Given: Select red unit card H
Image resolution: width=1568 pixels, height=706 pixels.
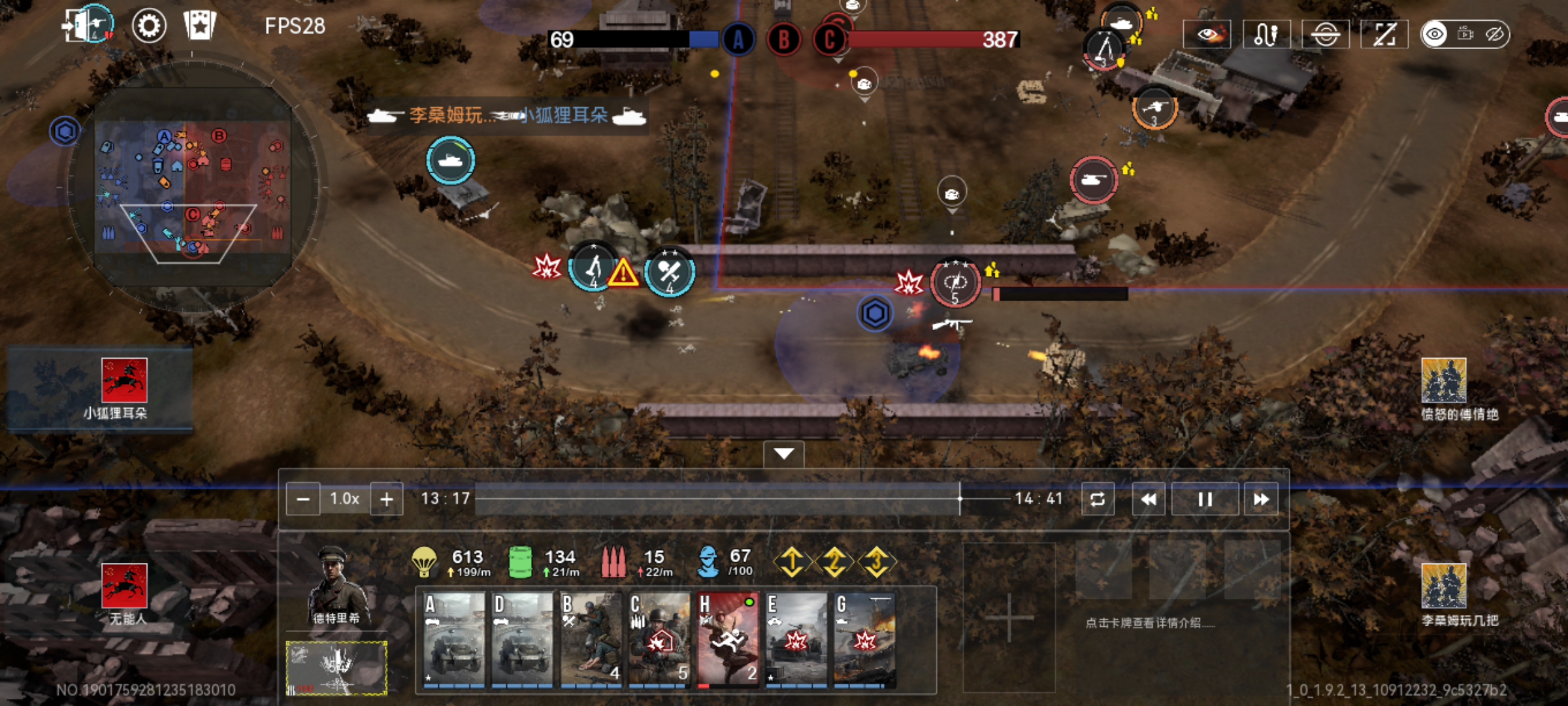Looking at the screenshot, I should pos(728,639).
